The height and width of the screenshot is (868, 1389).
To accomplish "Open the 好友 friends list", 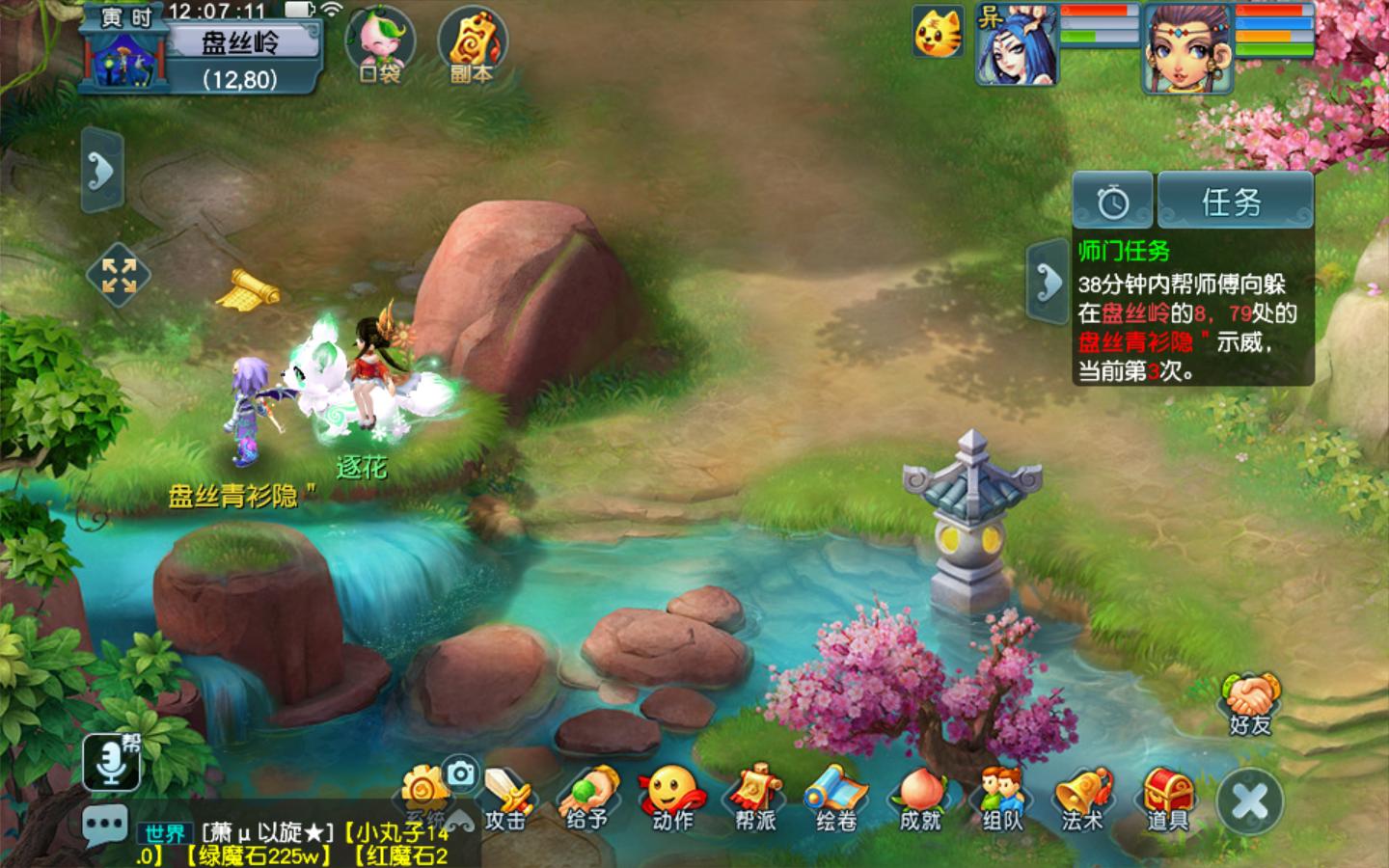I will click(1250, 704).
